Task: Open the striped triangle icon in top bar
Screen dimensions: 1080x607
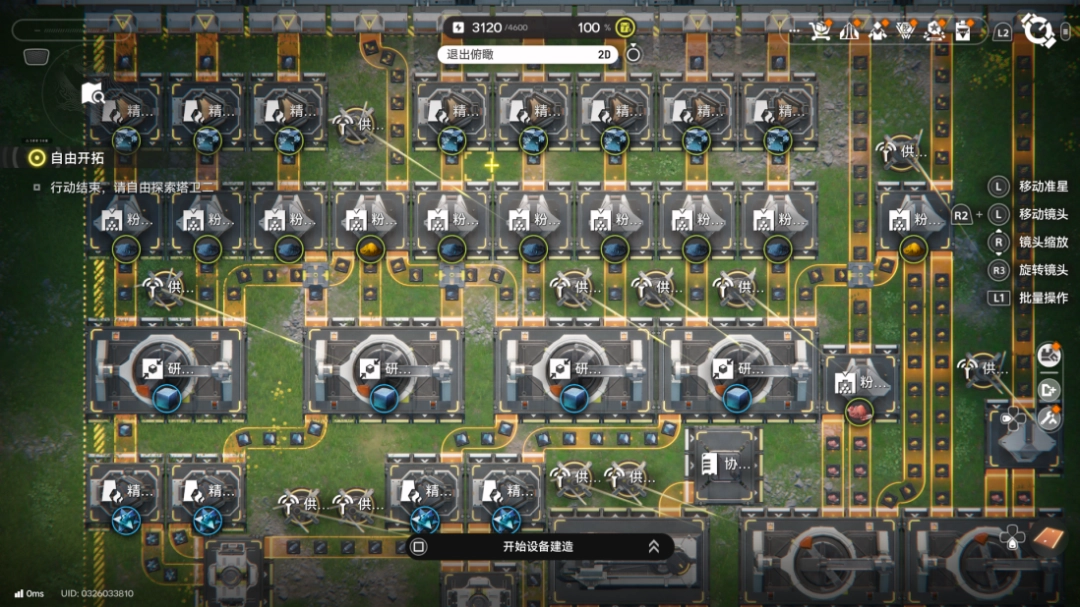Action: pos(851,30)
